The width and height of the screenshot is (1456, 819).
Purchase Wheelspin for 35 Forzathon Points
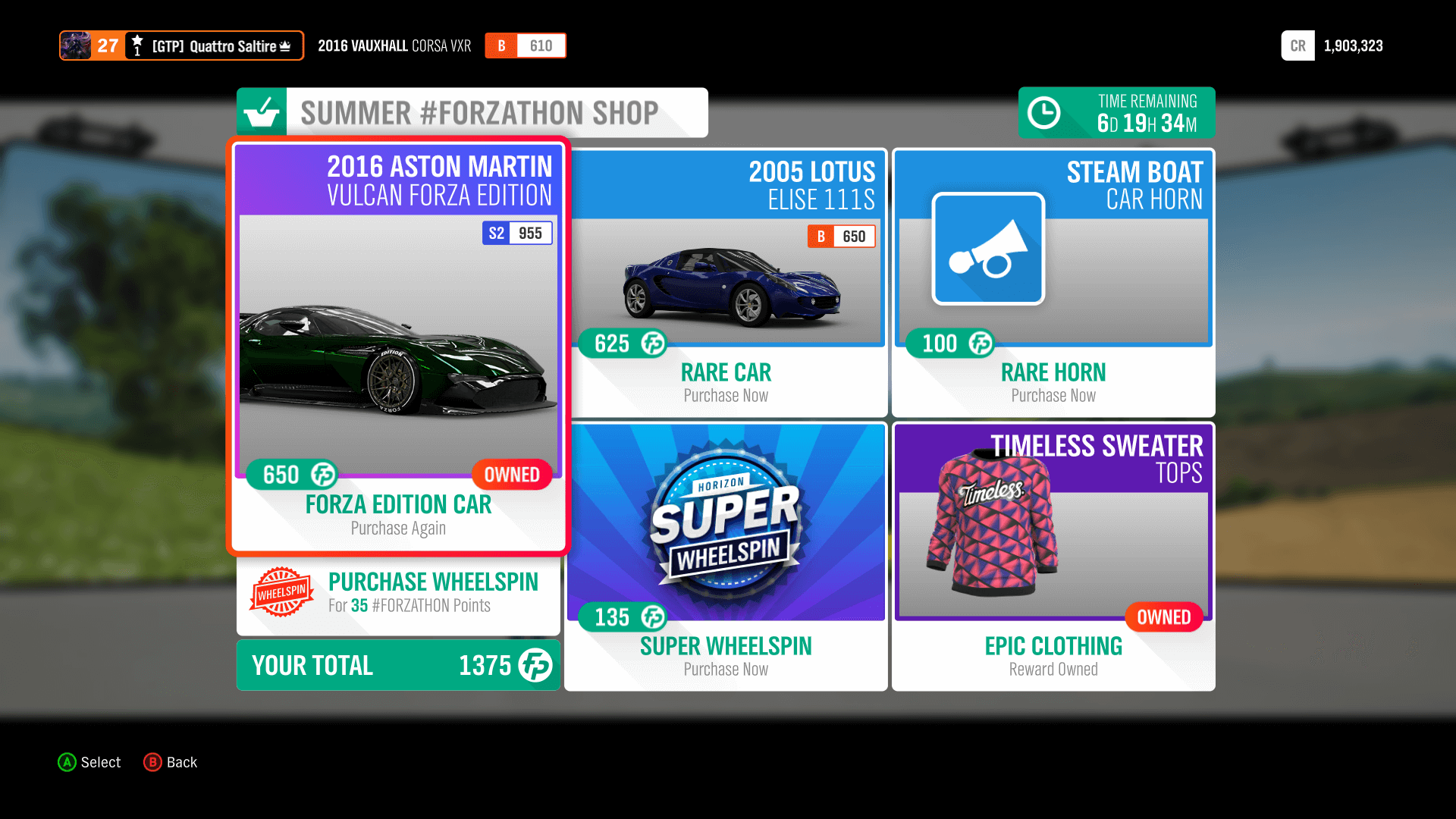(398, 592)
